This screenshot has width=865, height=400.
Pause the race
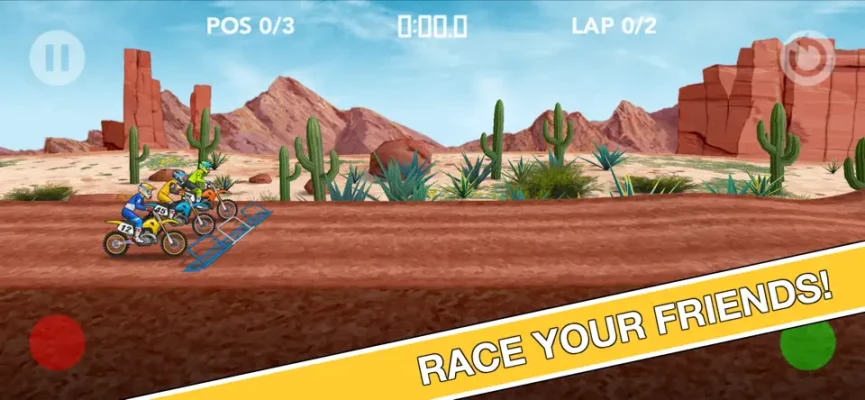tap(57, 58)
